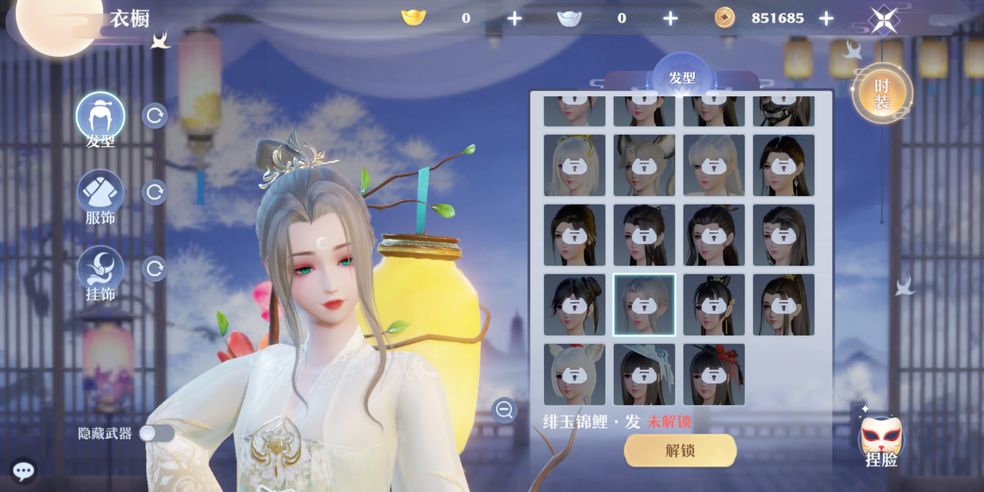Screen dimensions: 984x492
Task: Pick the white animal-ear hairstyle with red bow
Action: 574,375
